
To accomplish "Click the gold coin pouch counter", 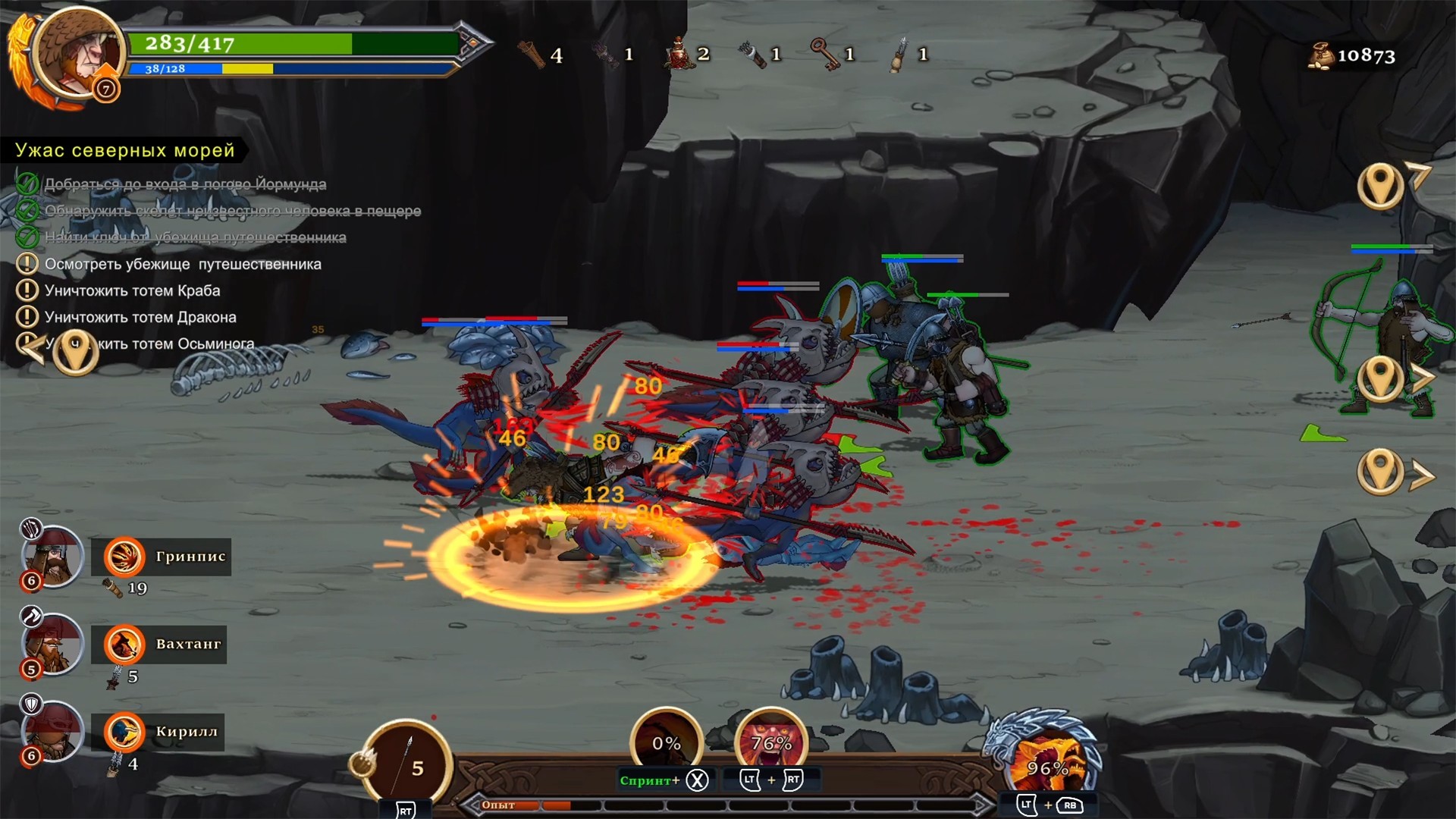I will point(1352,55).
